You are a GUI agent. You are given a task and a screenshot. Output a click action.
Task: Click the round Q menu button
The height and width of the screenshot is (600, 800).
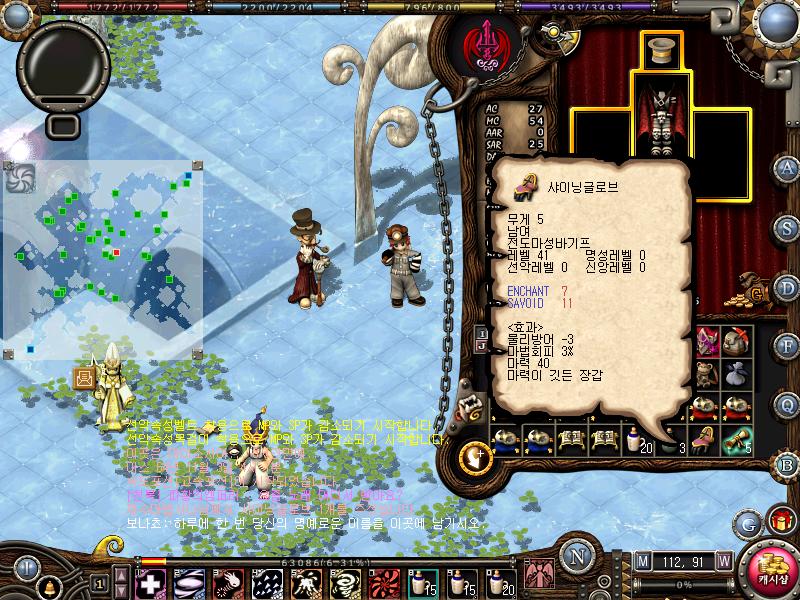pos(787,404)
